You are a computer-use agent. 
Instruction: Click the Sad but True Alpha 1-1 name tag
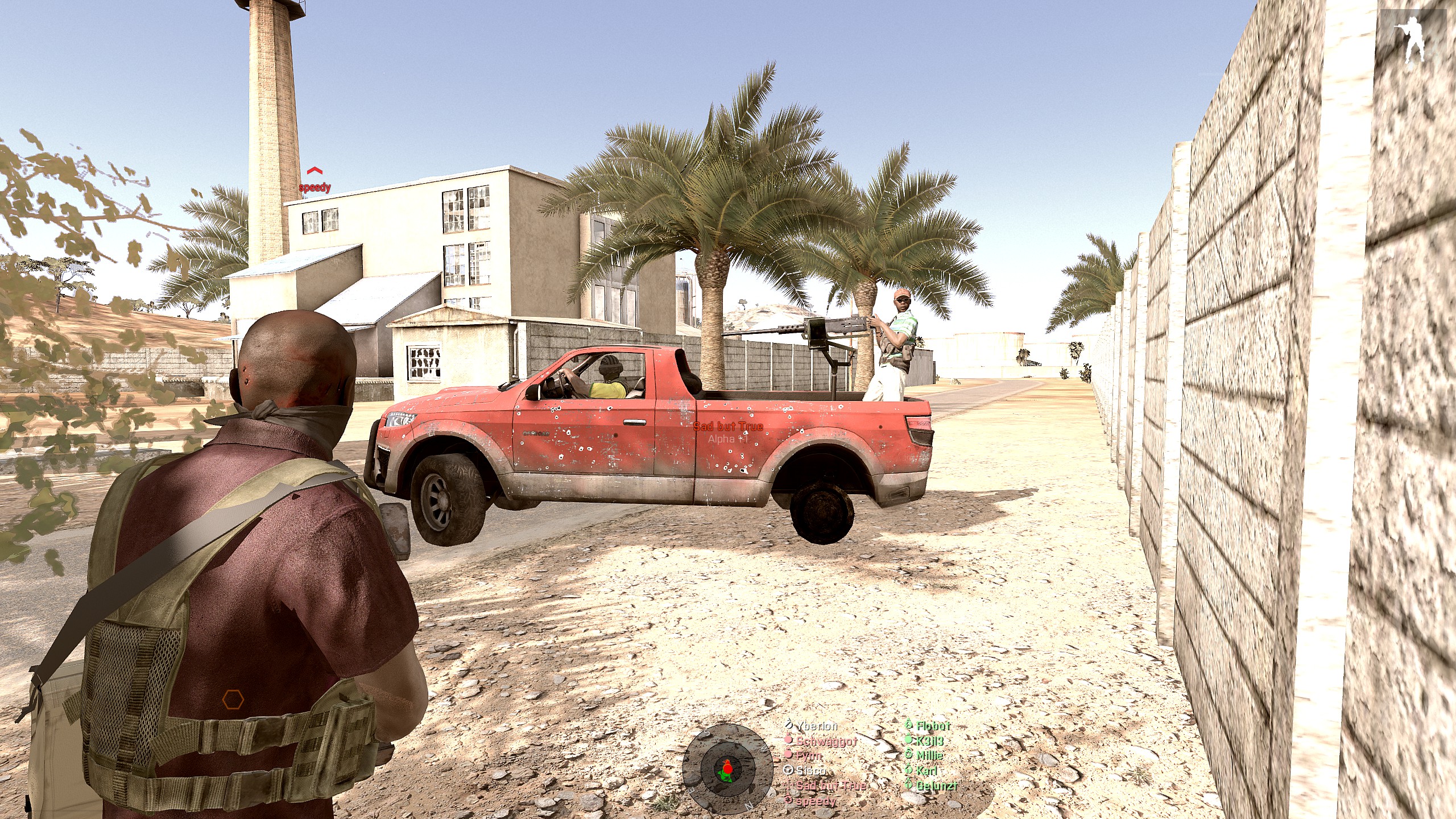click(x=728, y=432)
